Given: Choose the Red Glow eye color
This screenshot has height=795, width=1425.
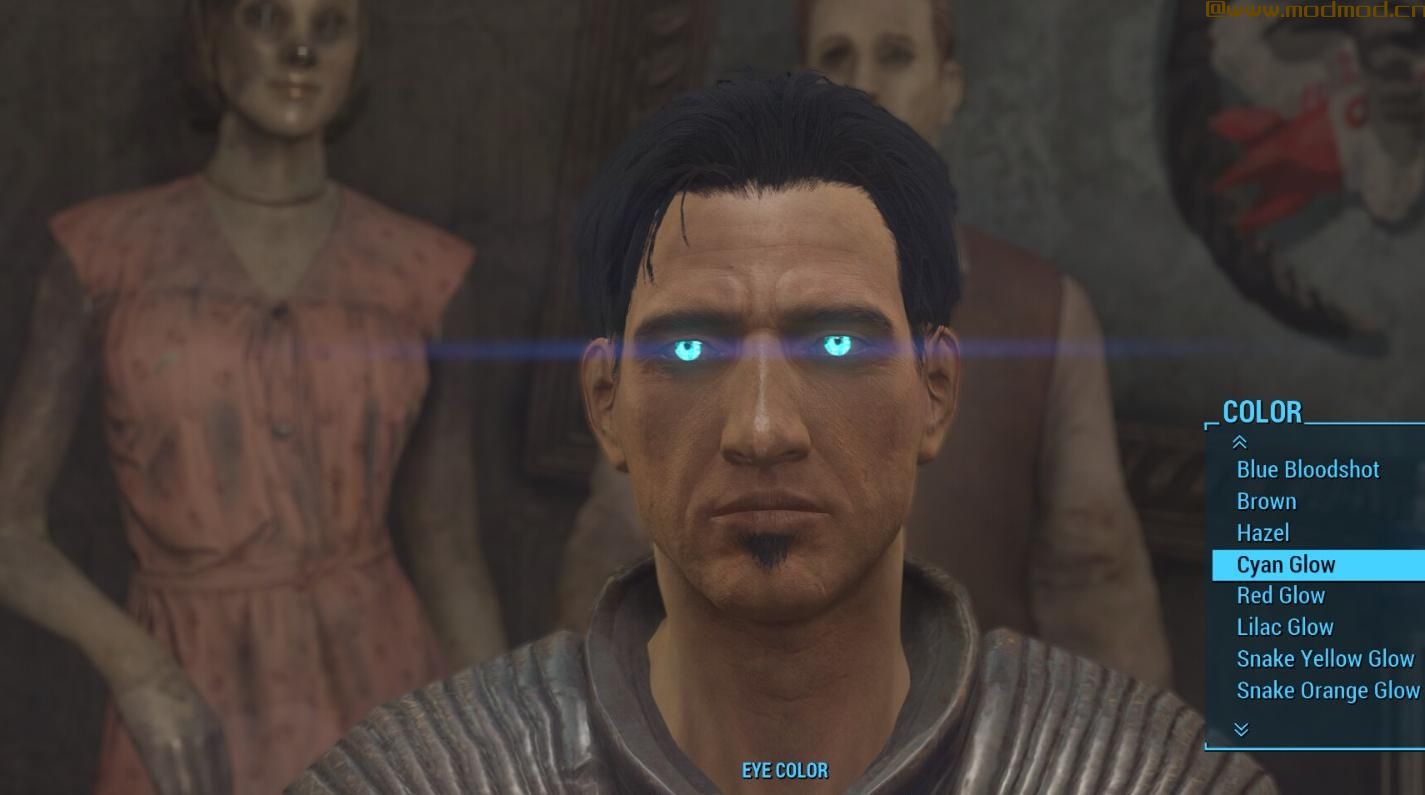Looking at the screenshot, I should (x=1280, y=596).
